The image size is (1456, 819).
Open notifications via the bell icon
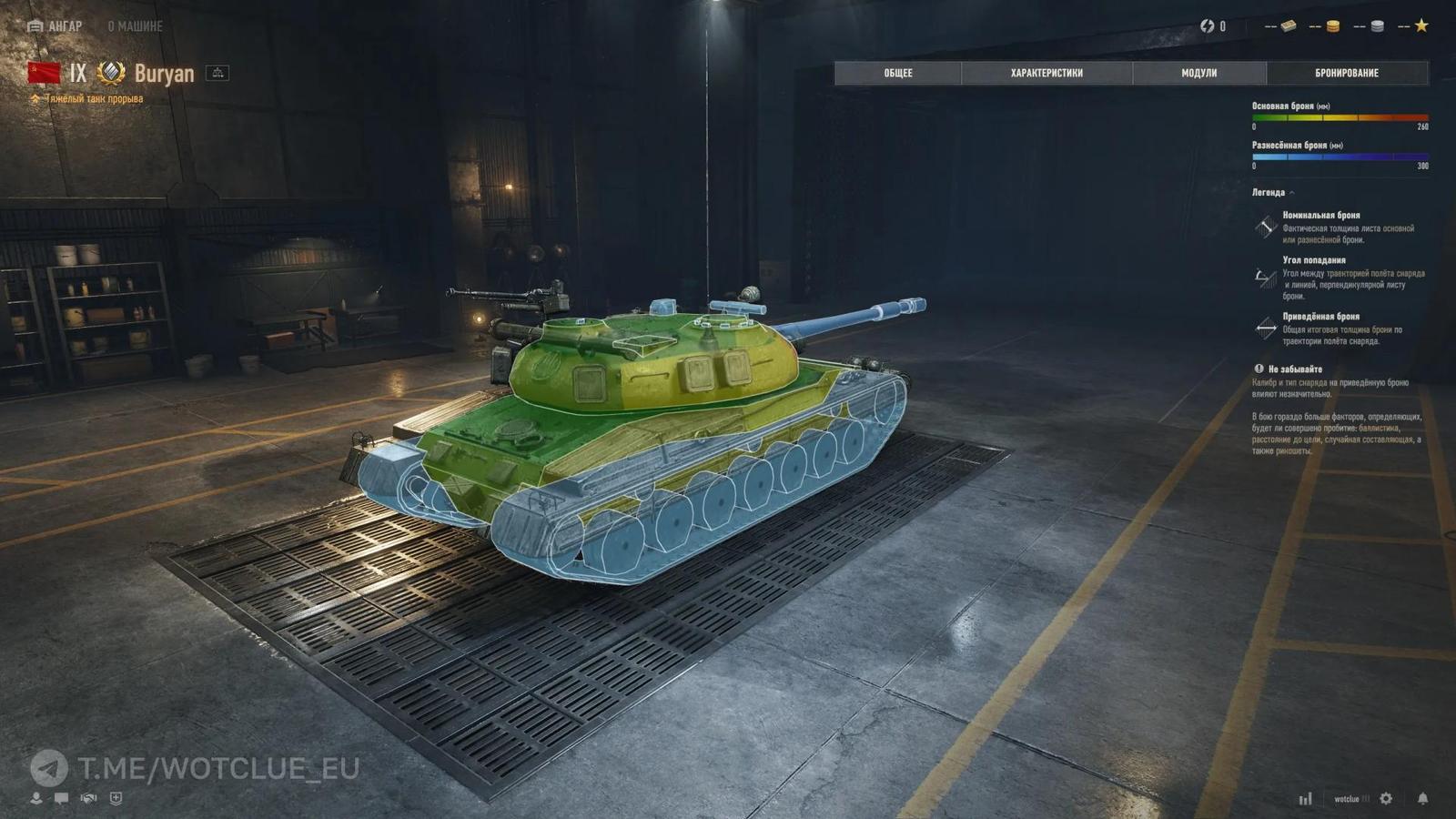point(1422,798)
